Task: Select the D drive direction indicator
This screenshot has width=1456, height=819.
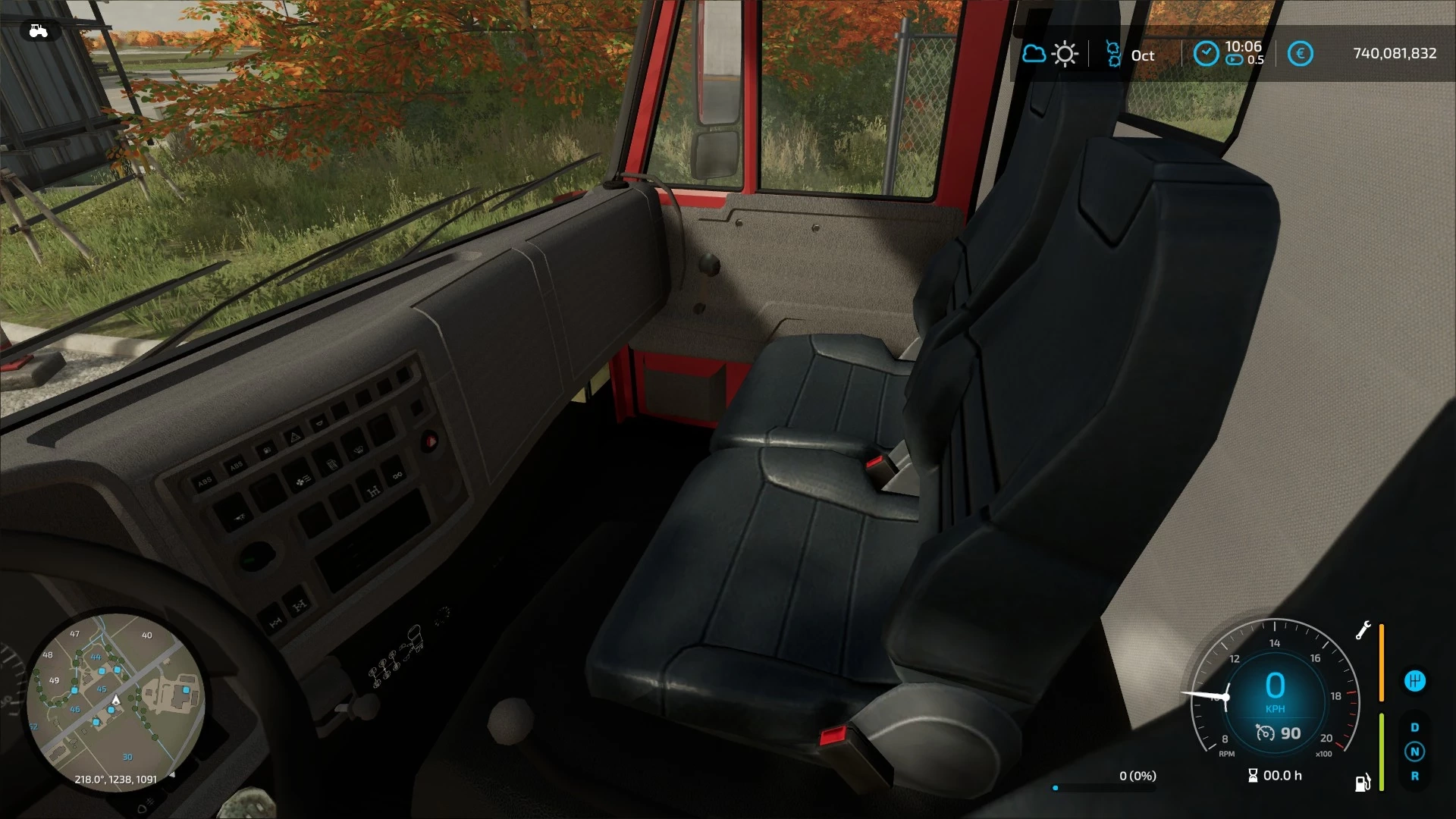Action: tap(1414, 727)
